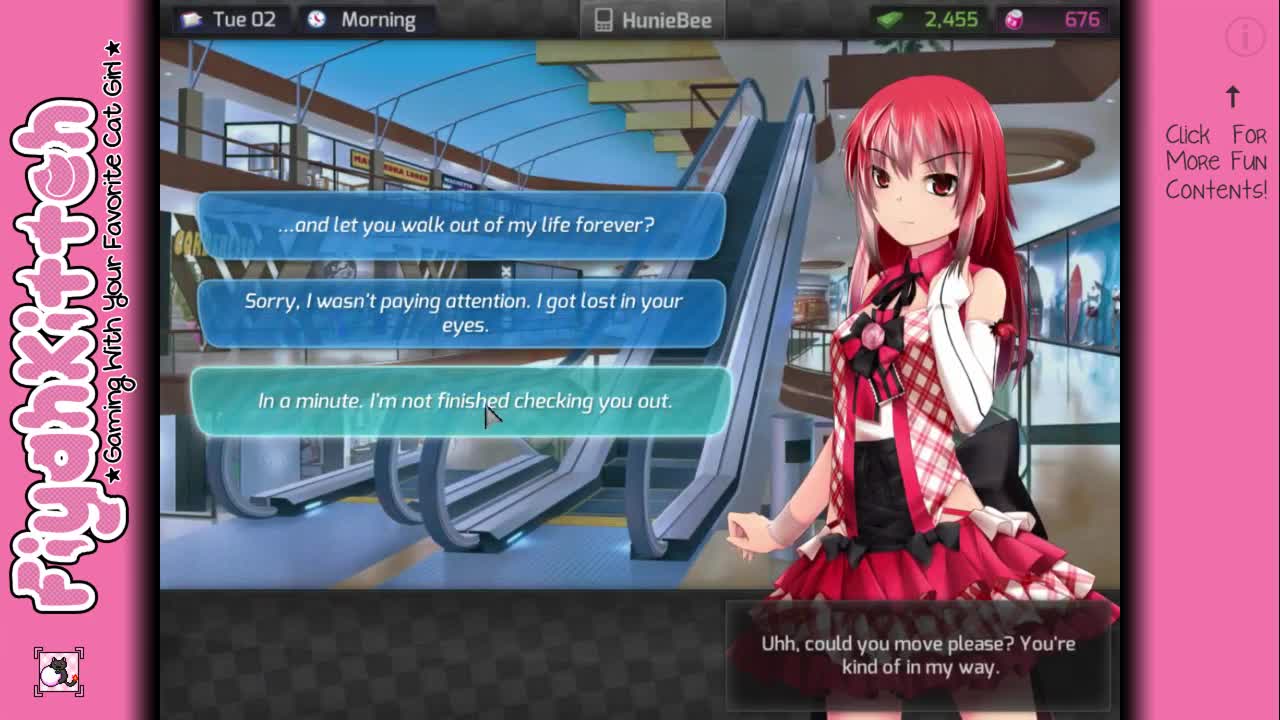Click the info circle icon in the video overlay
Viewport: 1280px width, 720px height.
point(1246,38)
